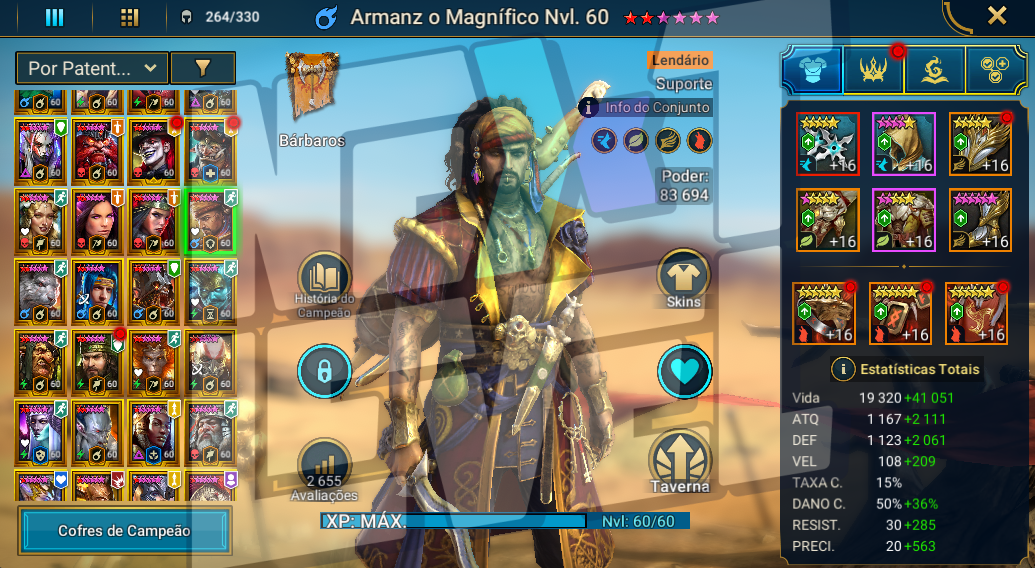The image size is (1035, 568).
Task: Toggle the champion lock button
Action: point(324,371)
